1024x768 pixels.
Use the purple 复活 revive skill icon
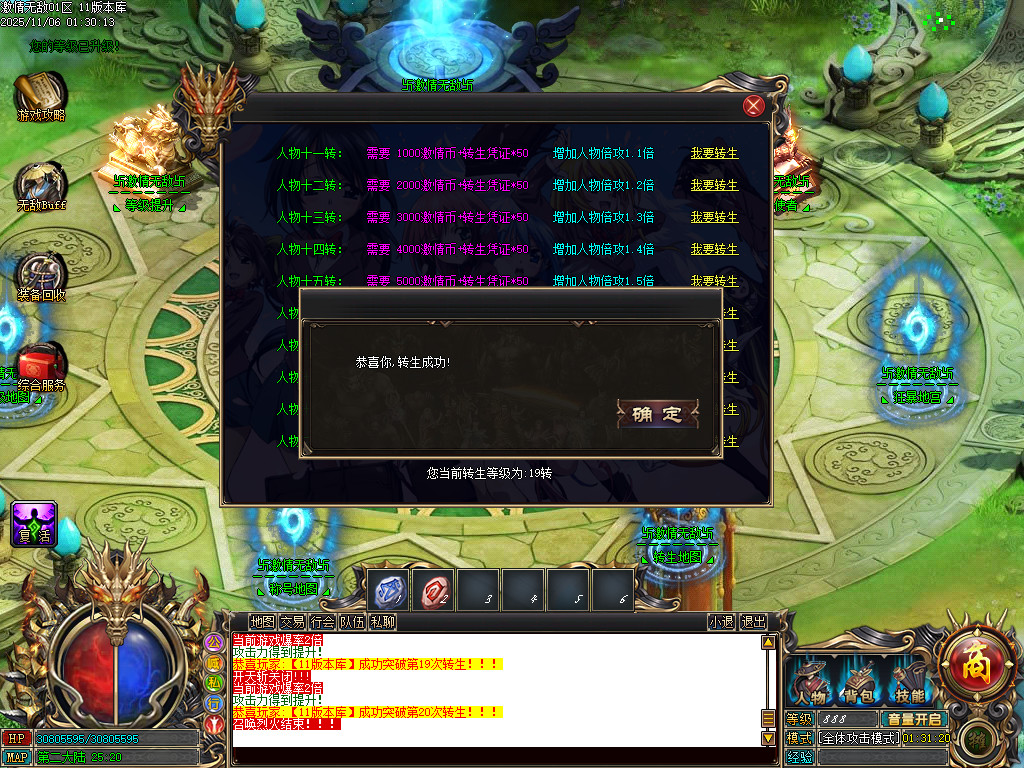click(34, 523)
